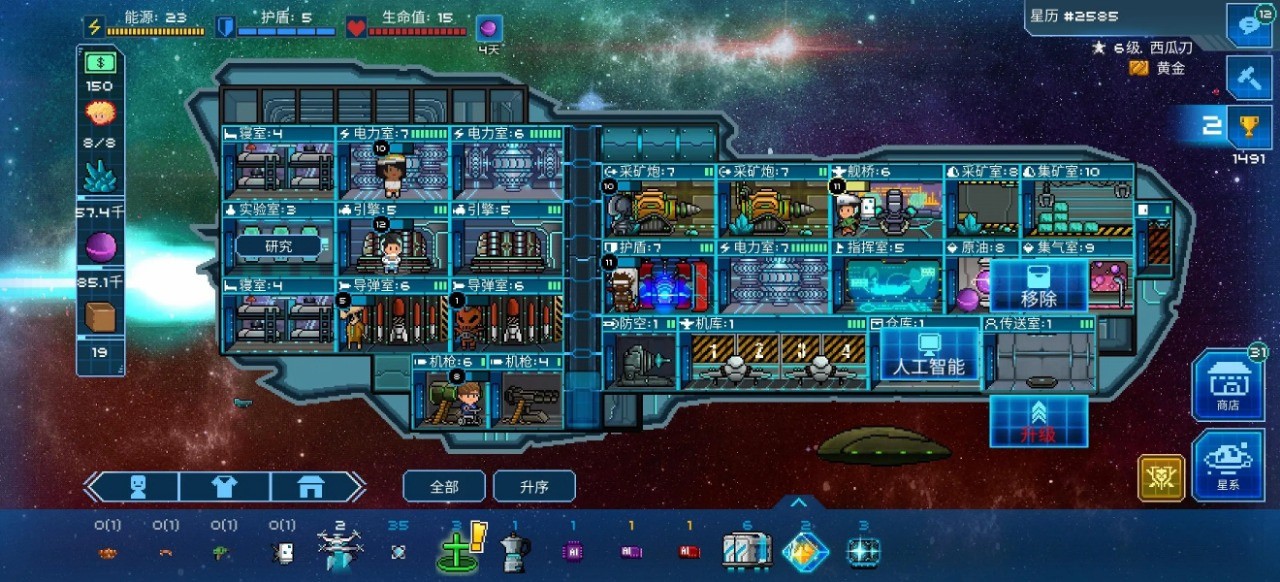This screenshot has width=1280, height=582.
Task: Open the hammer build menu
Action: click(x=1249, y=77)
